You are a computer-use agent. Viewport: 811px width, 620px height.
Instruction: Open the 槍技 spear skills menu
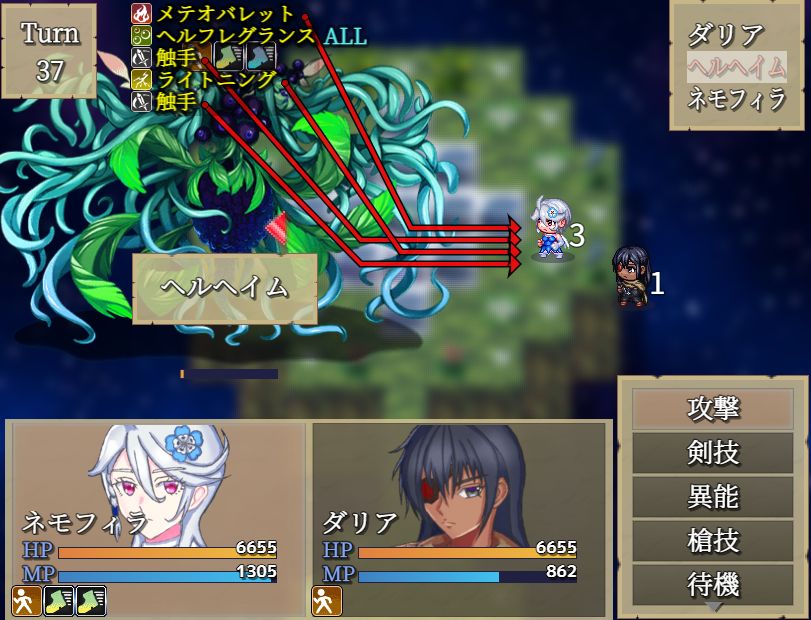click(x=713, y=541)
